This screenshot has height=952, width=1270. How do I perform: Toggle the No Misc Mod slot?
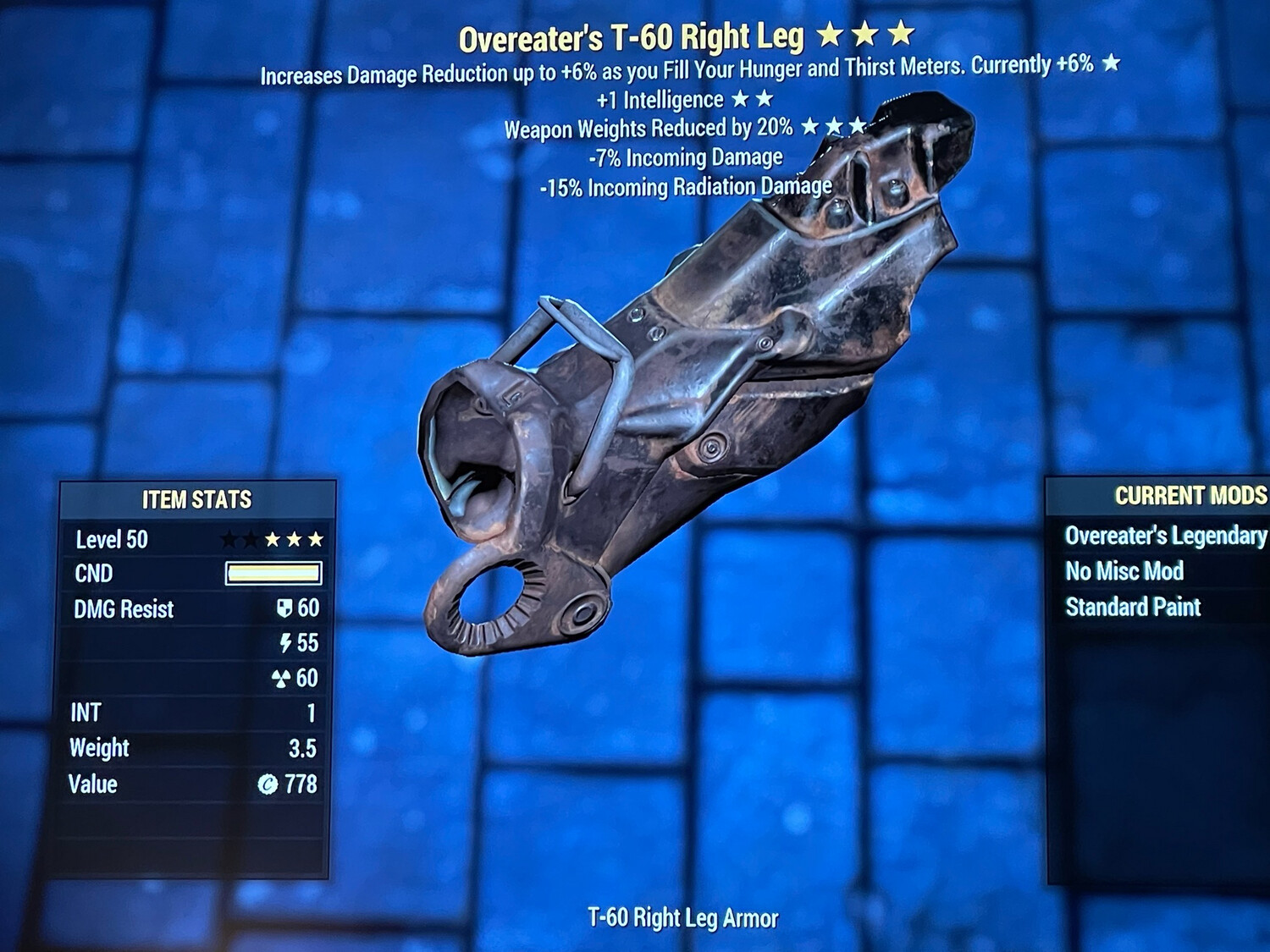click(x=1126, y=571)
